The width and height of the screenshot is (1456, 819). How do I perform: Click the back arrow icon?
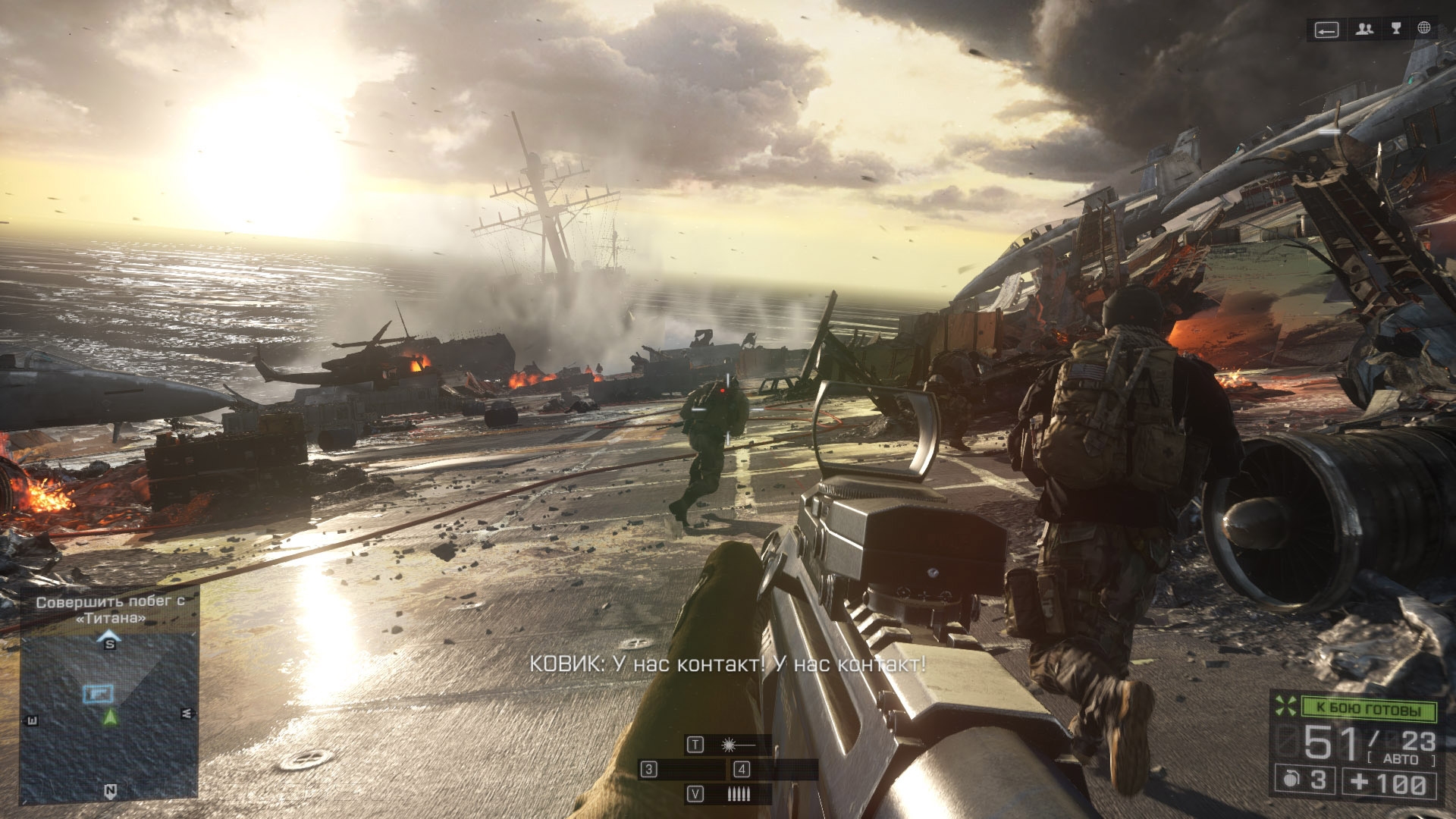pyautogui.click(x=1326, y=30)
